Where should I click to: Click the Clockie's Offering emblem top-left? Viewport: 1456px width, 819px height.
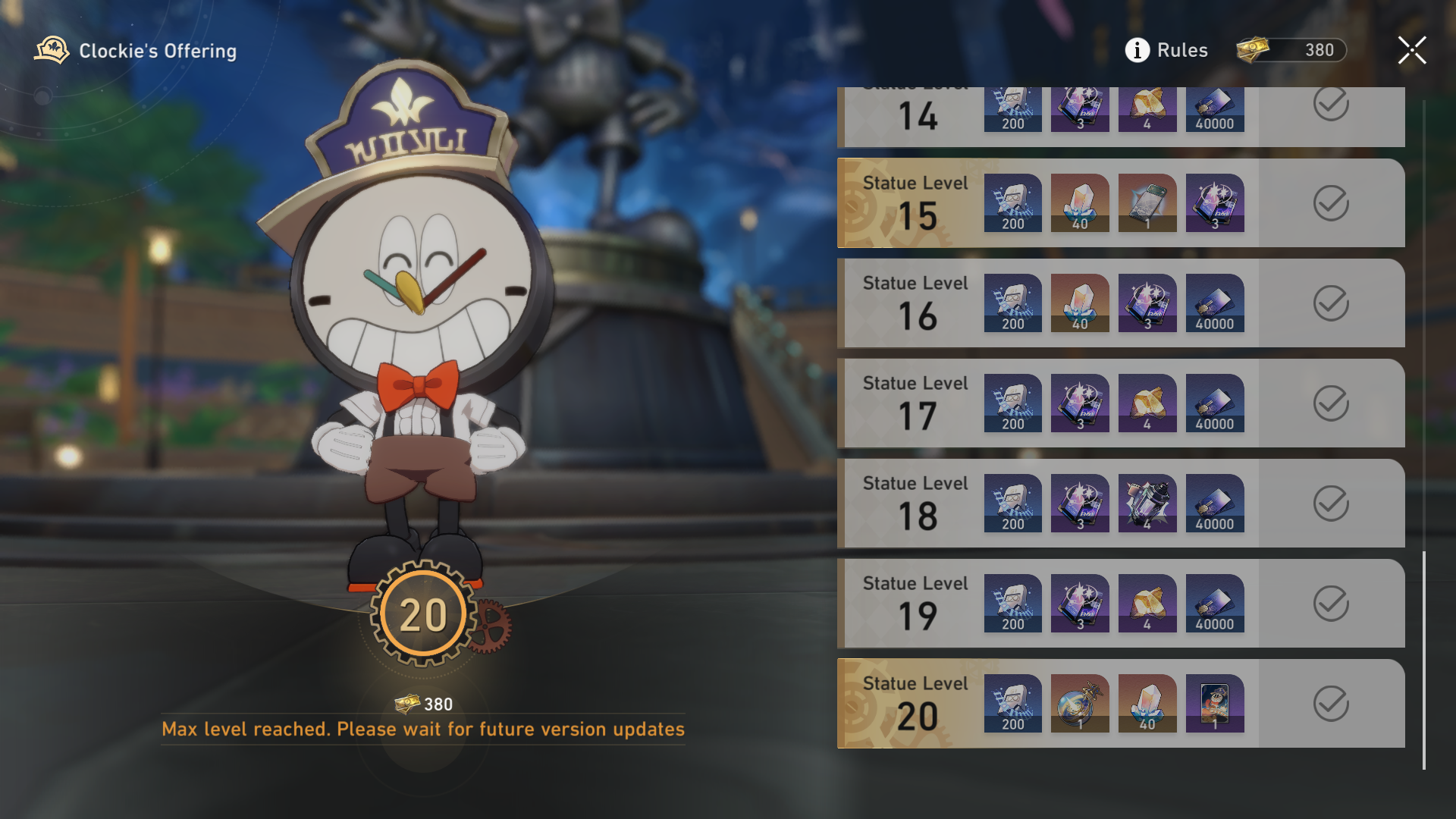click(x=52, y=50)
